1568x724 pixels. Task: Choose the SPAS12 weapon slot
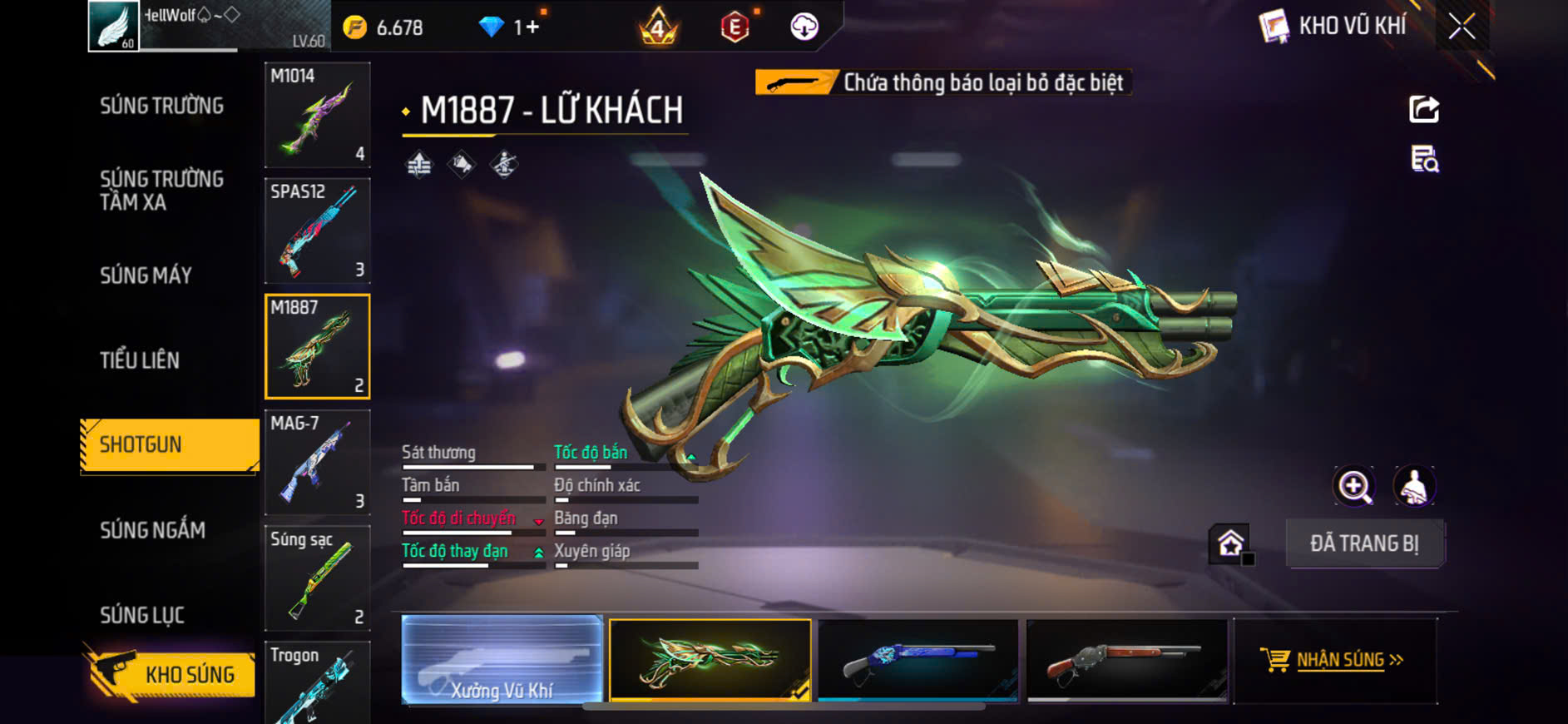click(318, 231)
